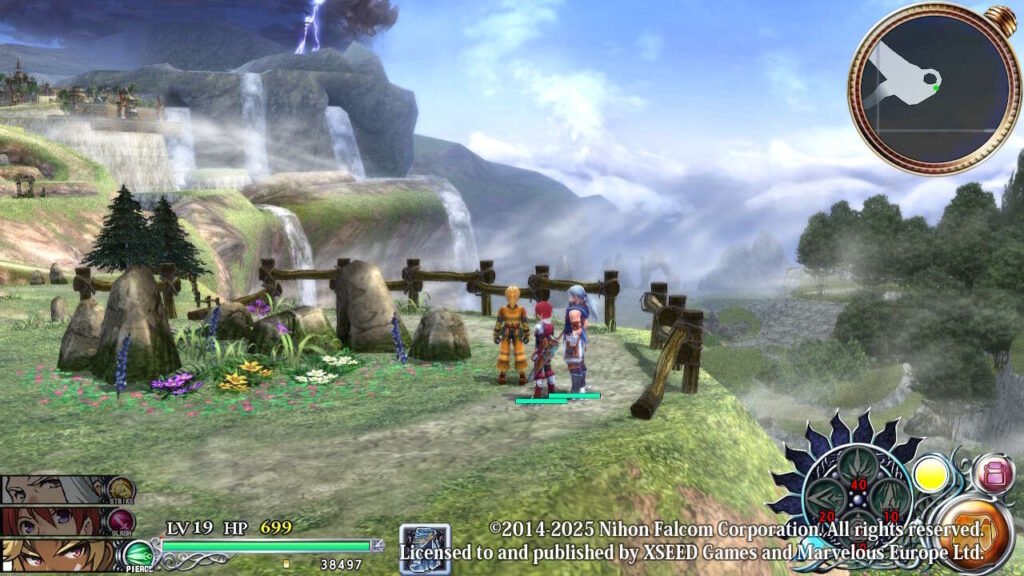Open the pink backpack inventory icon
This screenshot has height=576, width=1024.
[x=992, y=474]
